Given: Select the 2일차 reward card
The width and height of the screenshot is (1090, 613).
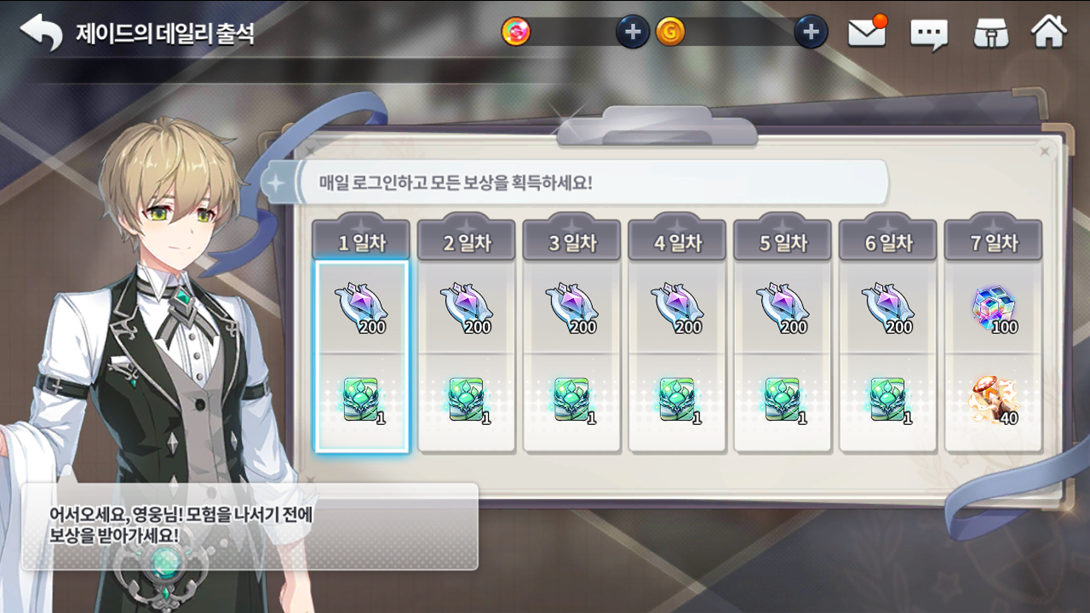Looking at the screenshot, I should [x=466, y=356].
